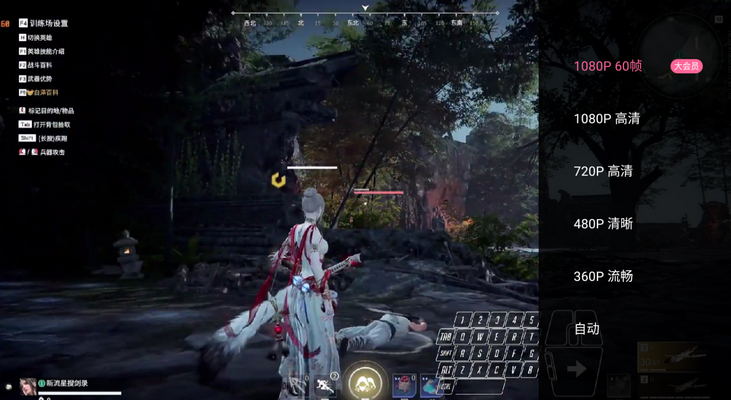Select the 1080P 60帧 quality option

(x=607, y=66)
